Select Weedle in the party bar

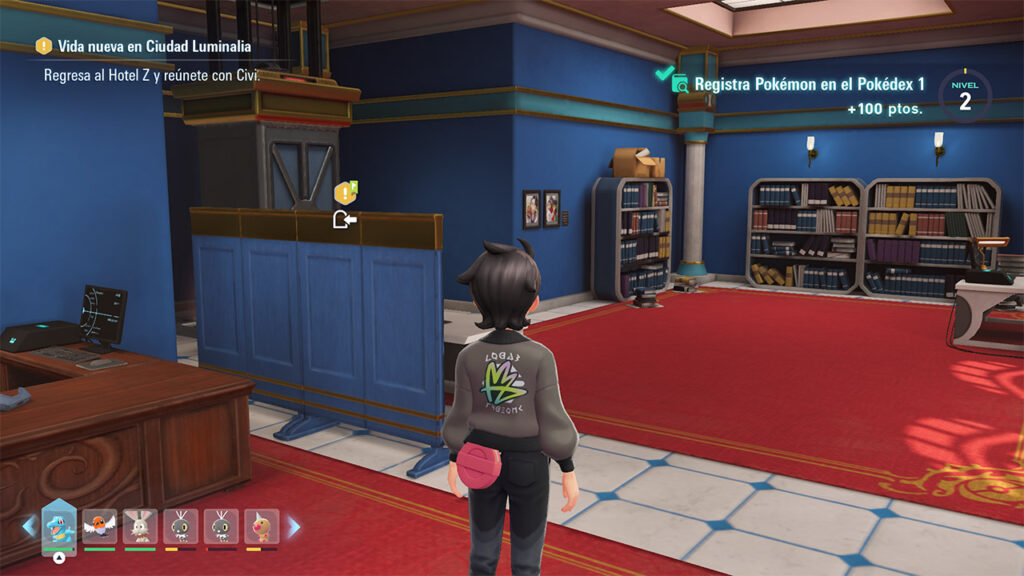(x=261, y=526)
